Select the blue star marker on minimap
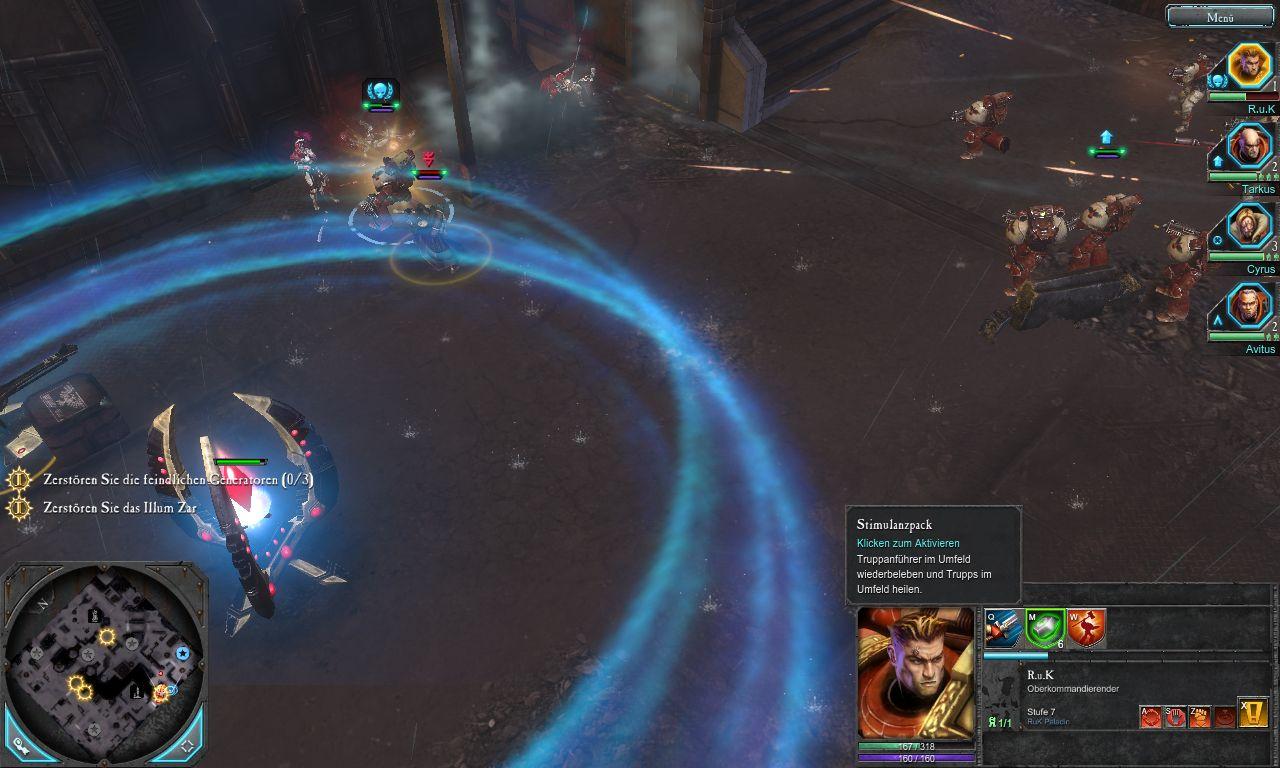The width and height of the screenshot is (1280, 768). (183, 653)
